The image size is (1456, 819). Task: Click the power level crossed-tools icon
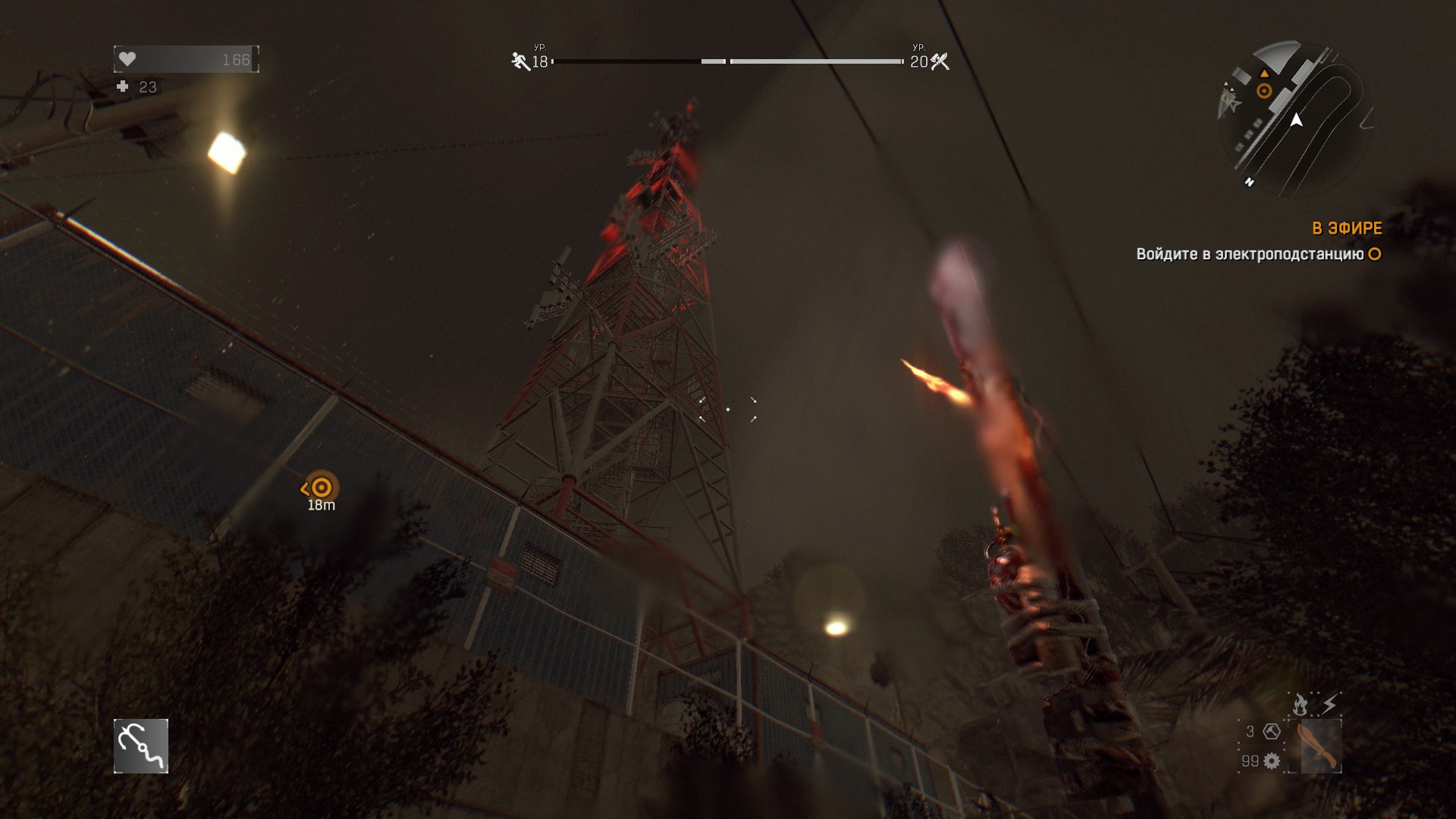point(940,61)
